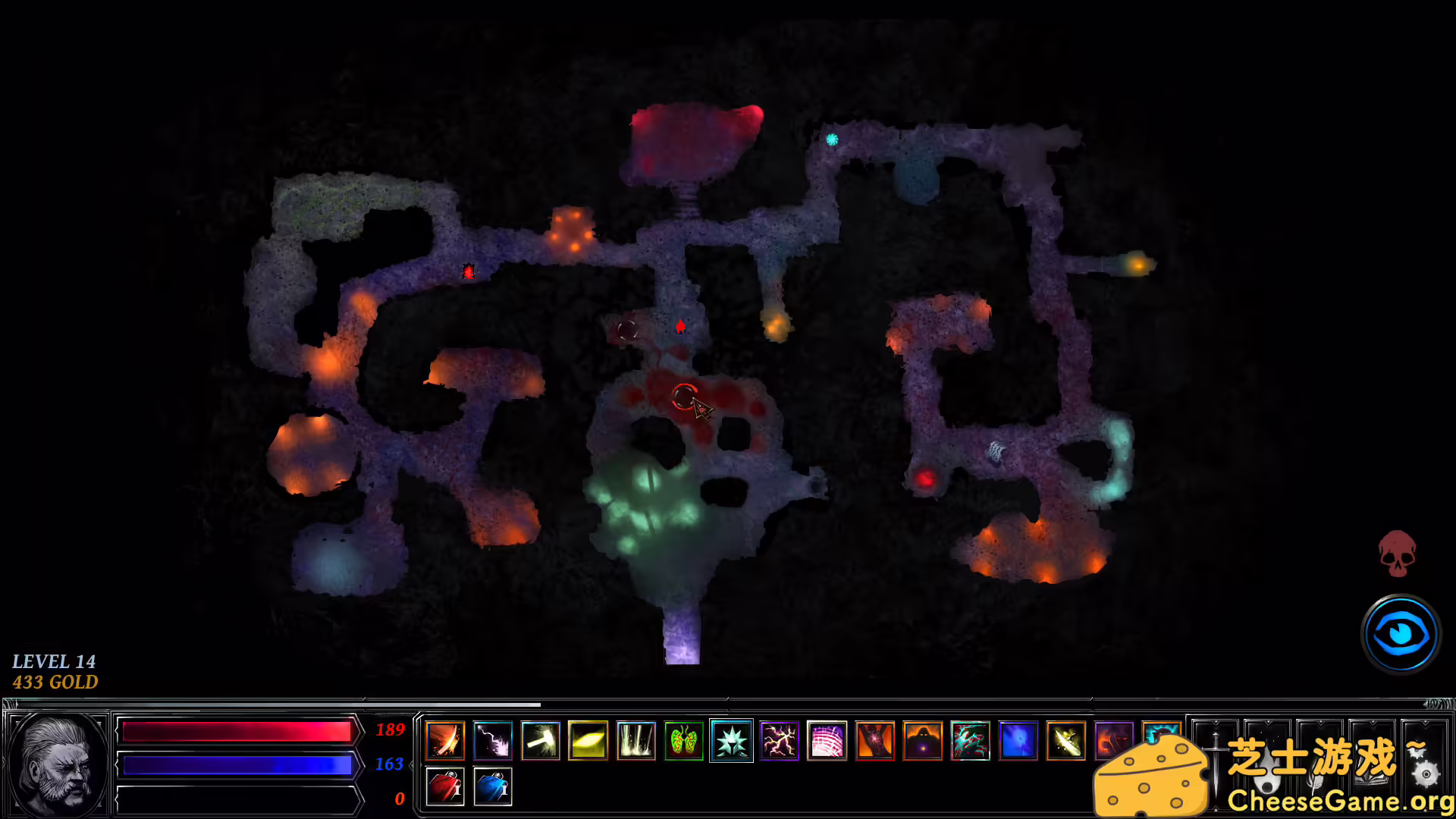
Task: Select the highlighted white-bordered skill slot
Action: [x=730, y=741]
